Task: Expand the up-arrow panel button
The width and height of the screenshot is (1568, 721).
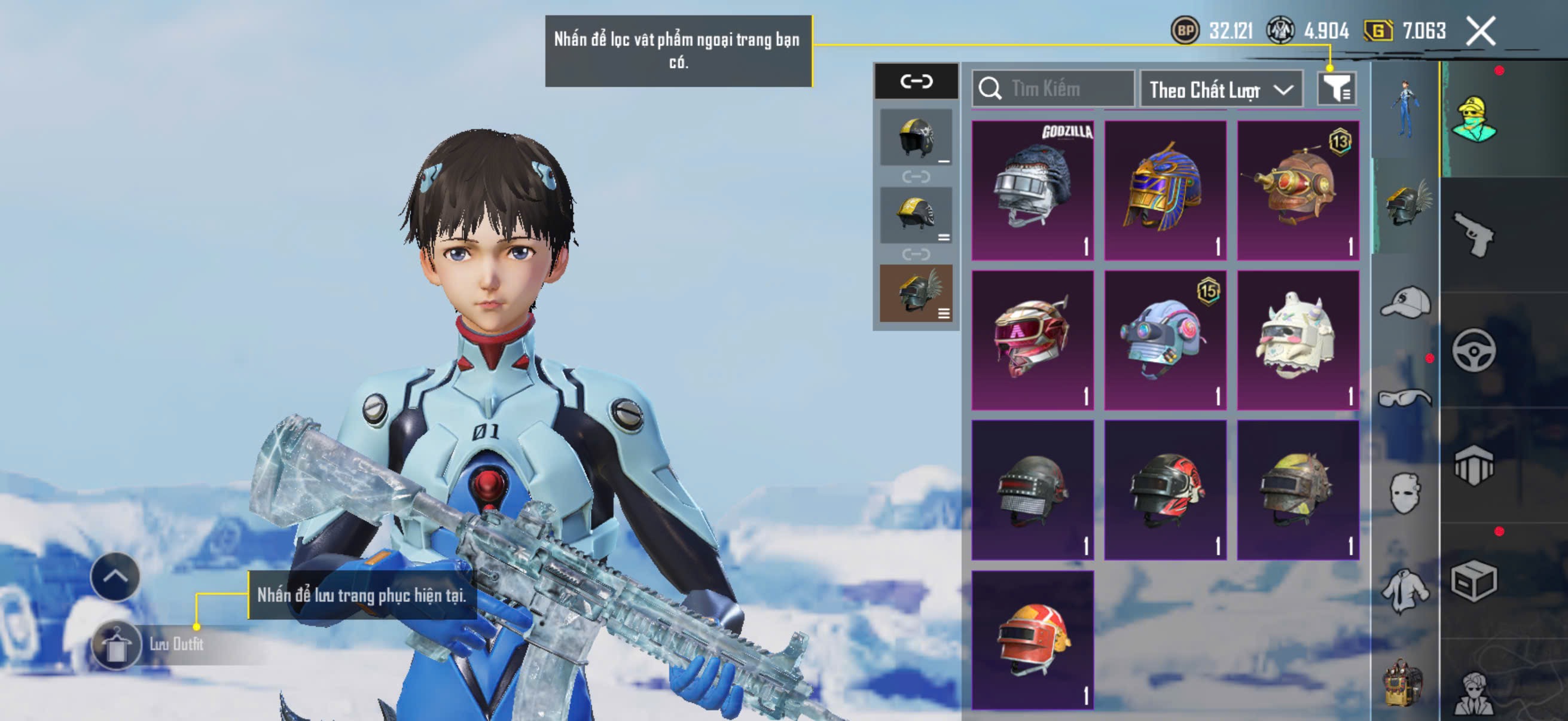Action: 115,576
